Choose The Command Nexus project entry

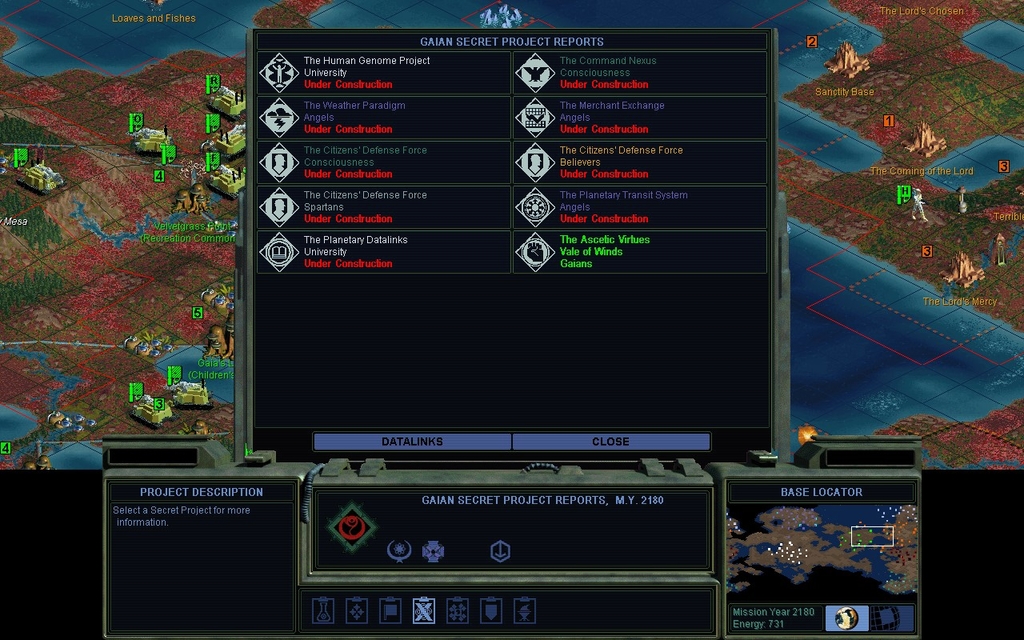pyautogui.click(x=640, y=72)
